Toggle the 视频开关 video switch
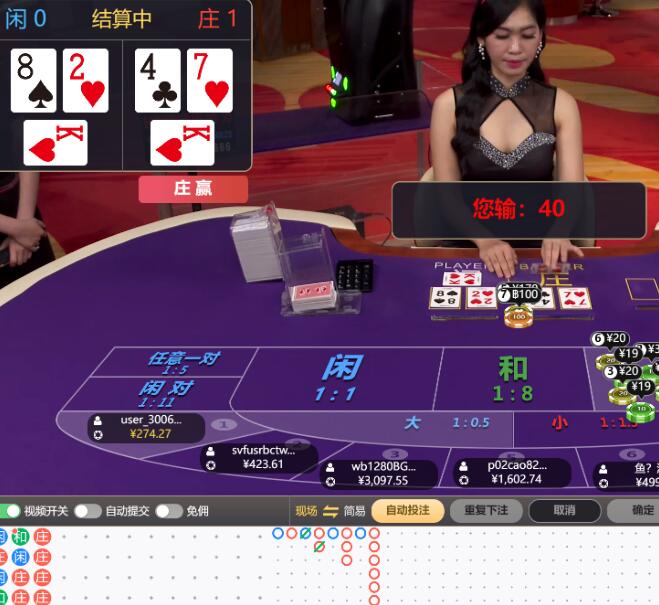The image size is (659, 605). [x=11, y=510]
